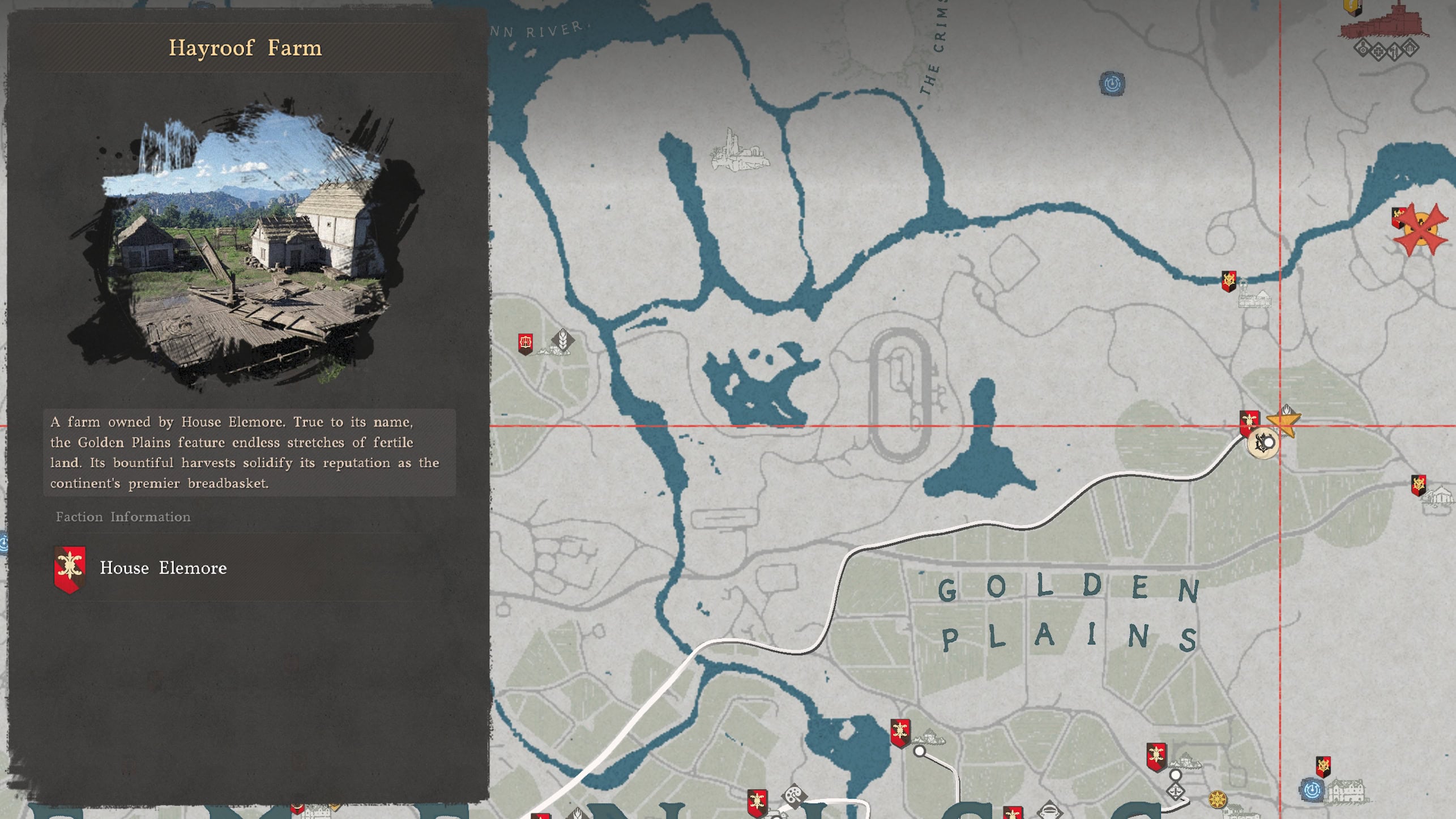Select the dark red fortress map icon
Screen dimensions: 1456x819
1386,23
